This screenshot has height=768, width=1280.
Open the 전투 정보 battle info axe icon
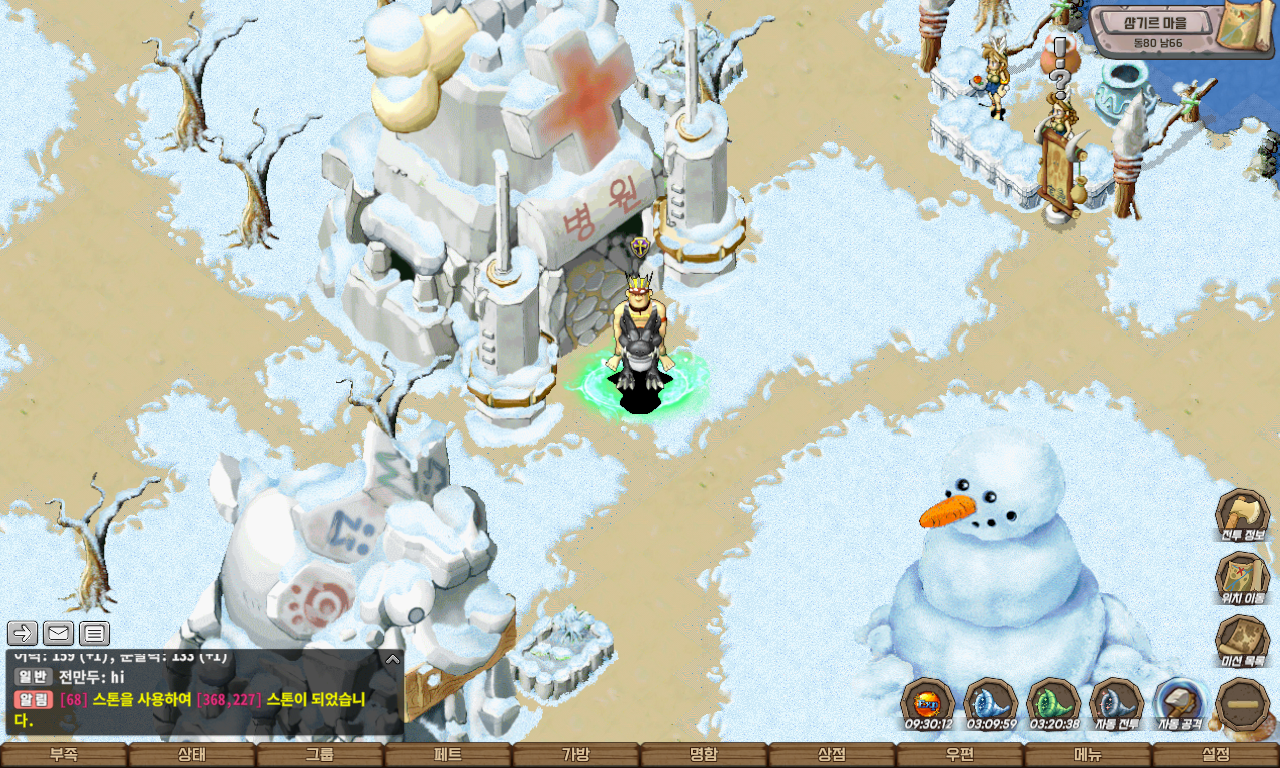click(x=1242, y=514)
